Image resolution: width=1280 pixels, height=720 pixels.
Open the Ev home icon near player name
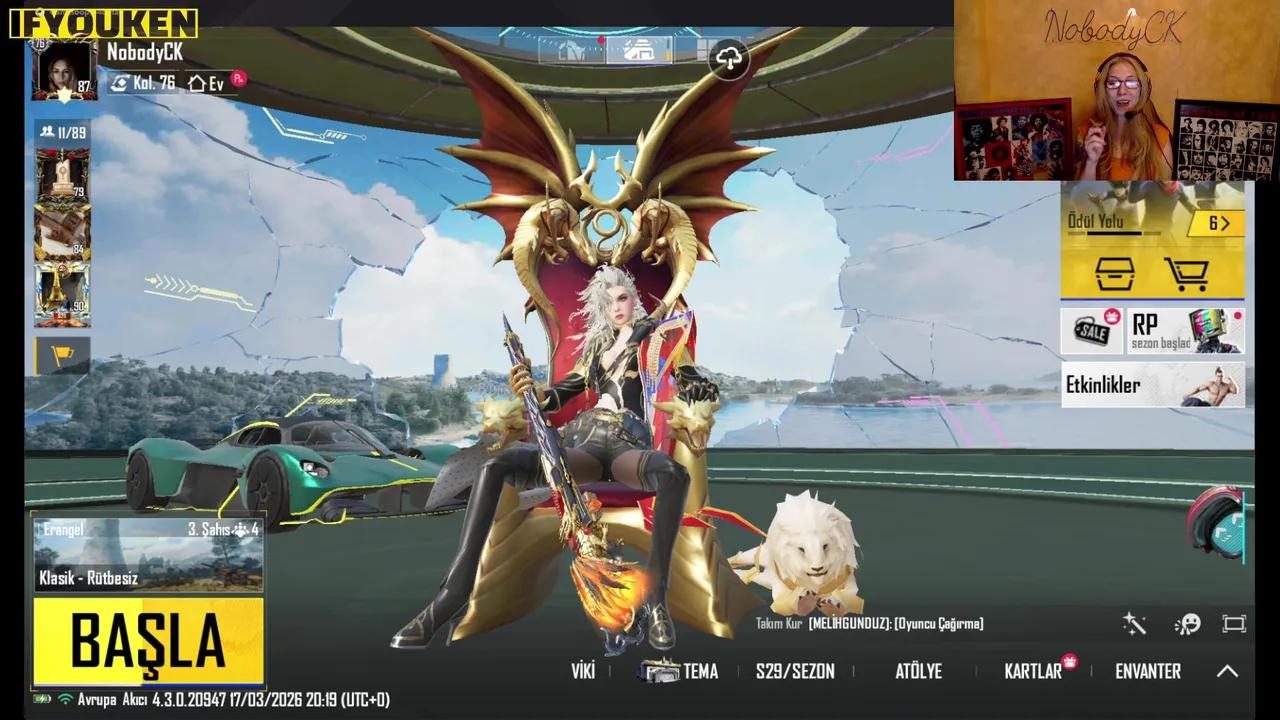208,84
